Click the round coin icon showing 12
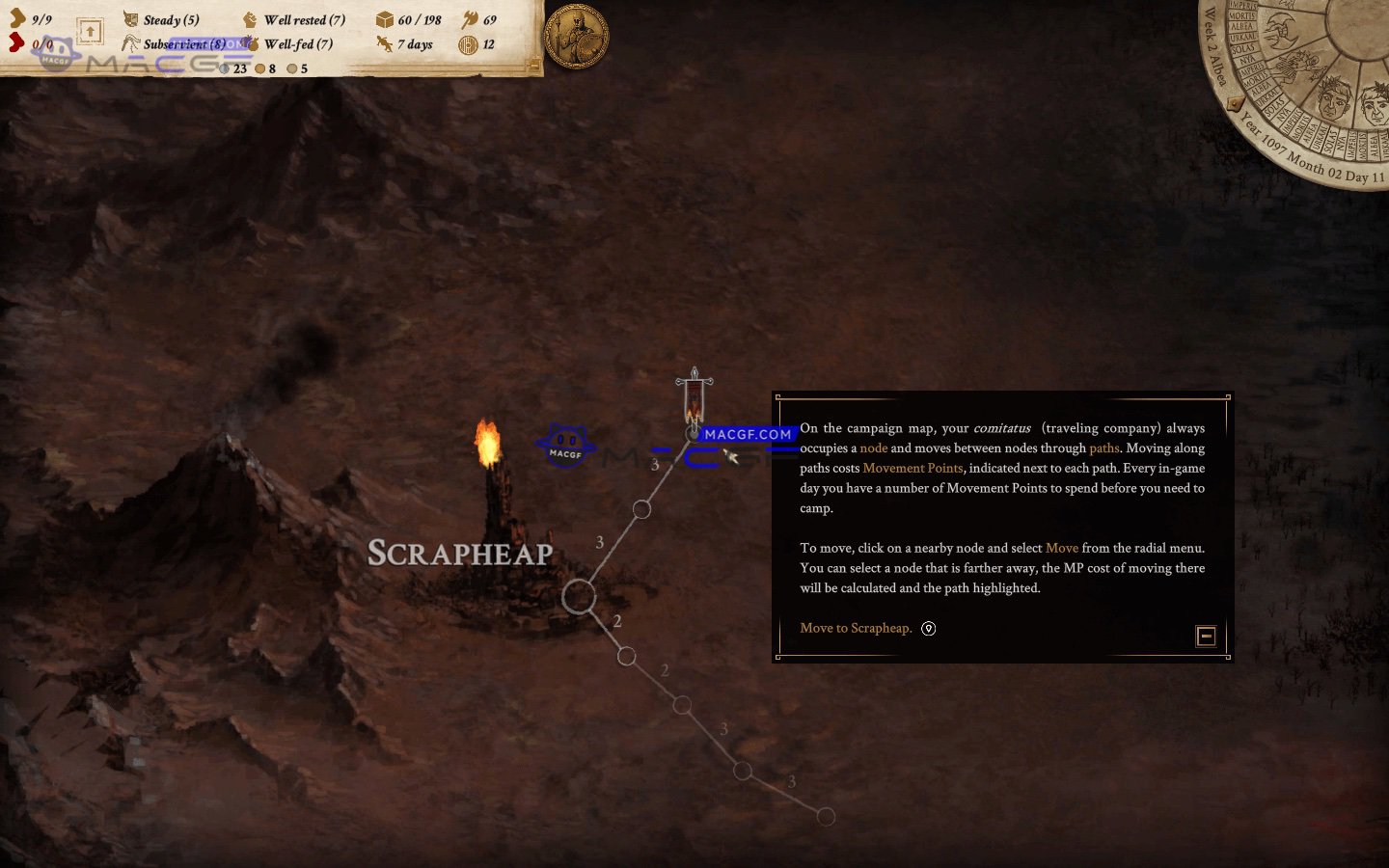The image size is (1389, 868). (472, 44)
